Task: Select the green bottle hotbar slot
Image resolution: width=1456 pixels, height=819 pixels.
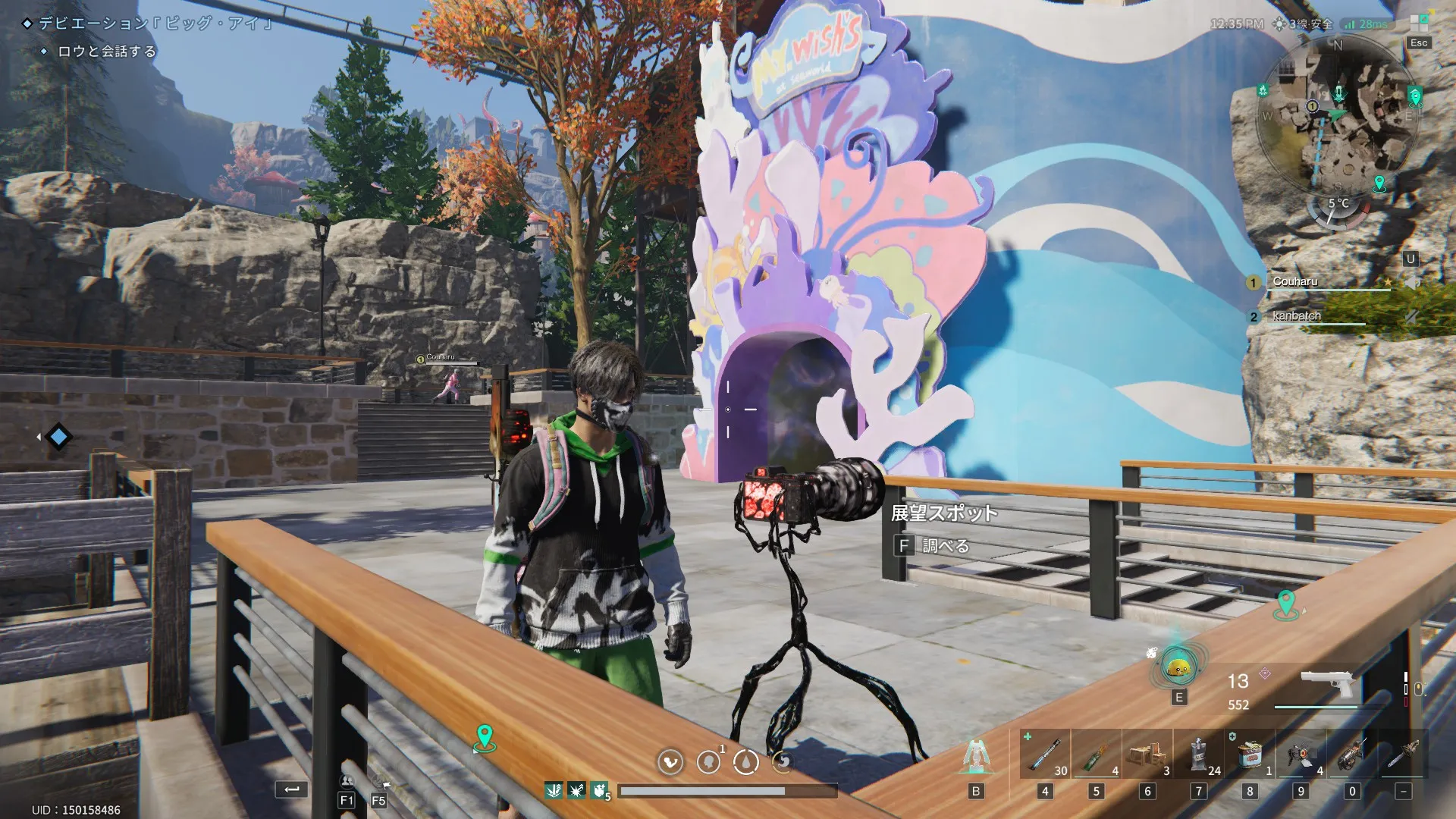Action: click(1096, 754)
